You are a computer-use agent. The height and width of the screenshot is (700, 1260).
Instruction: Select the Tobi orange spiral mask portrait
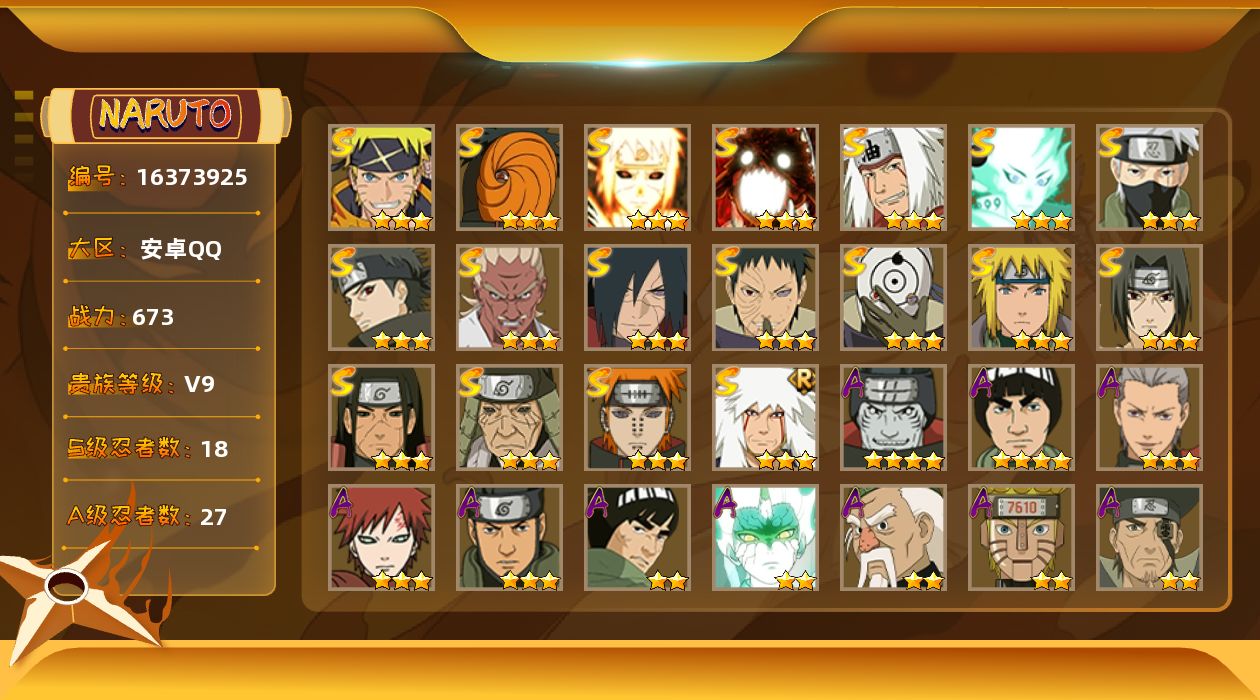click(509, 177)
